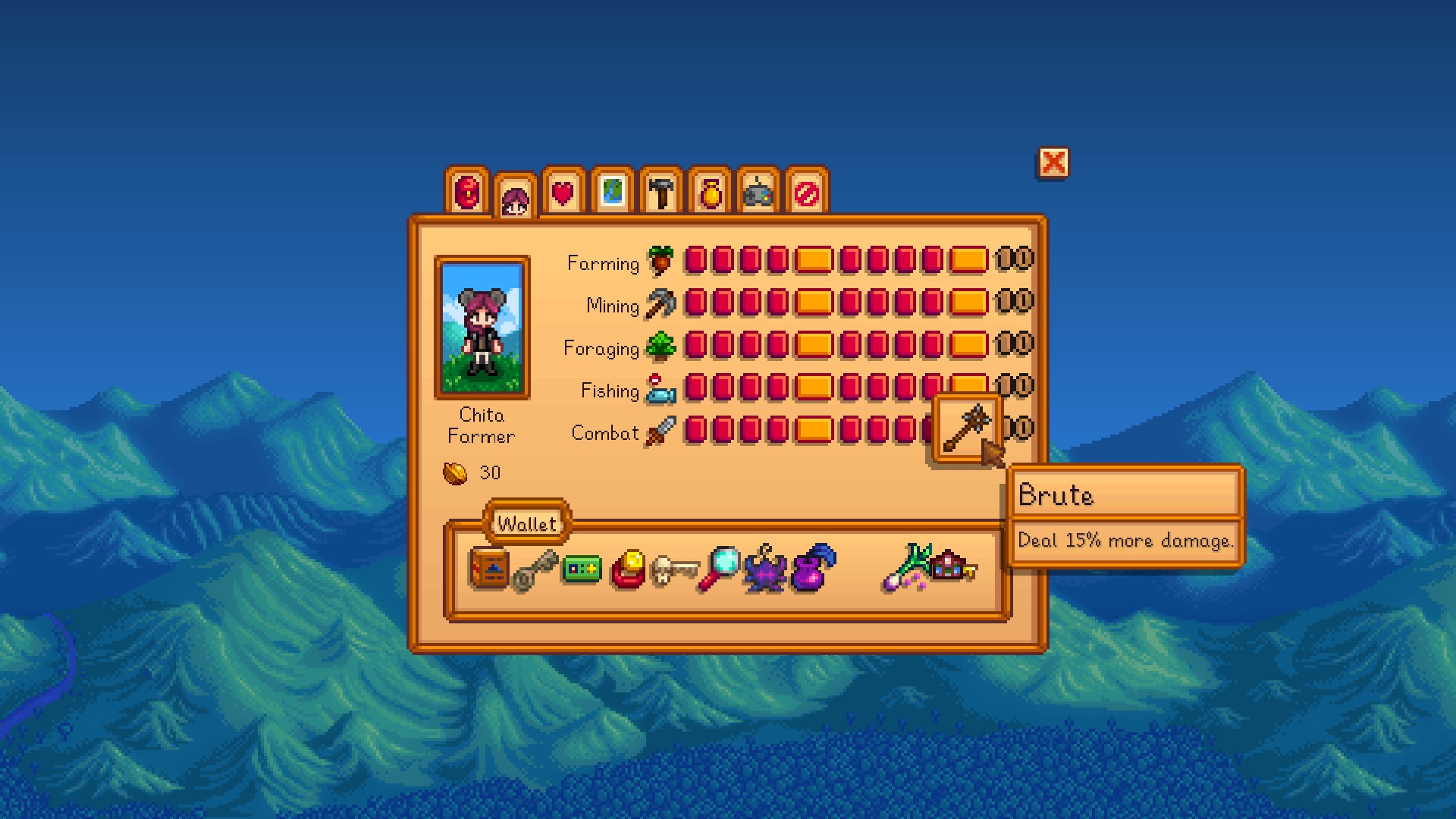The image size is (1456, 819).
Task: Select the Magnifying Glass
Action: [720, 568]
